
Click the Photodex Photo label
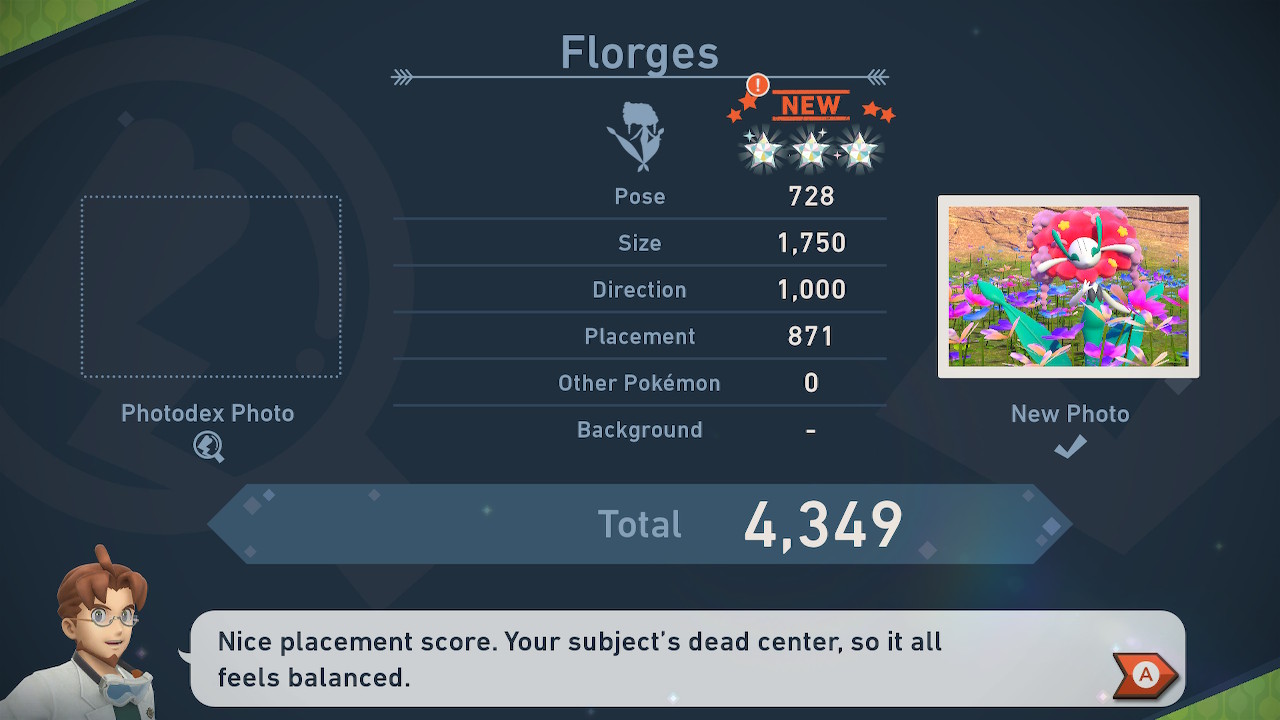(208, 413)
